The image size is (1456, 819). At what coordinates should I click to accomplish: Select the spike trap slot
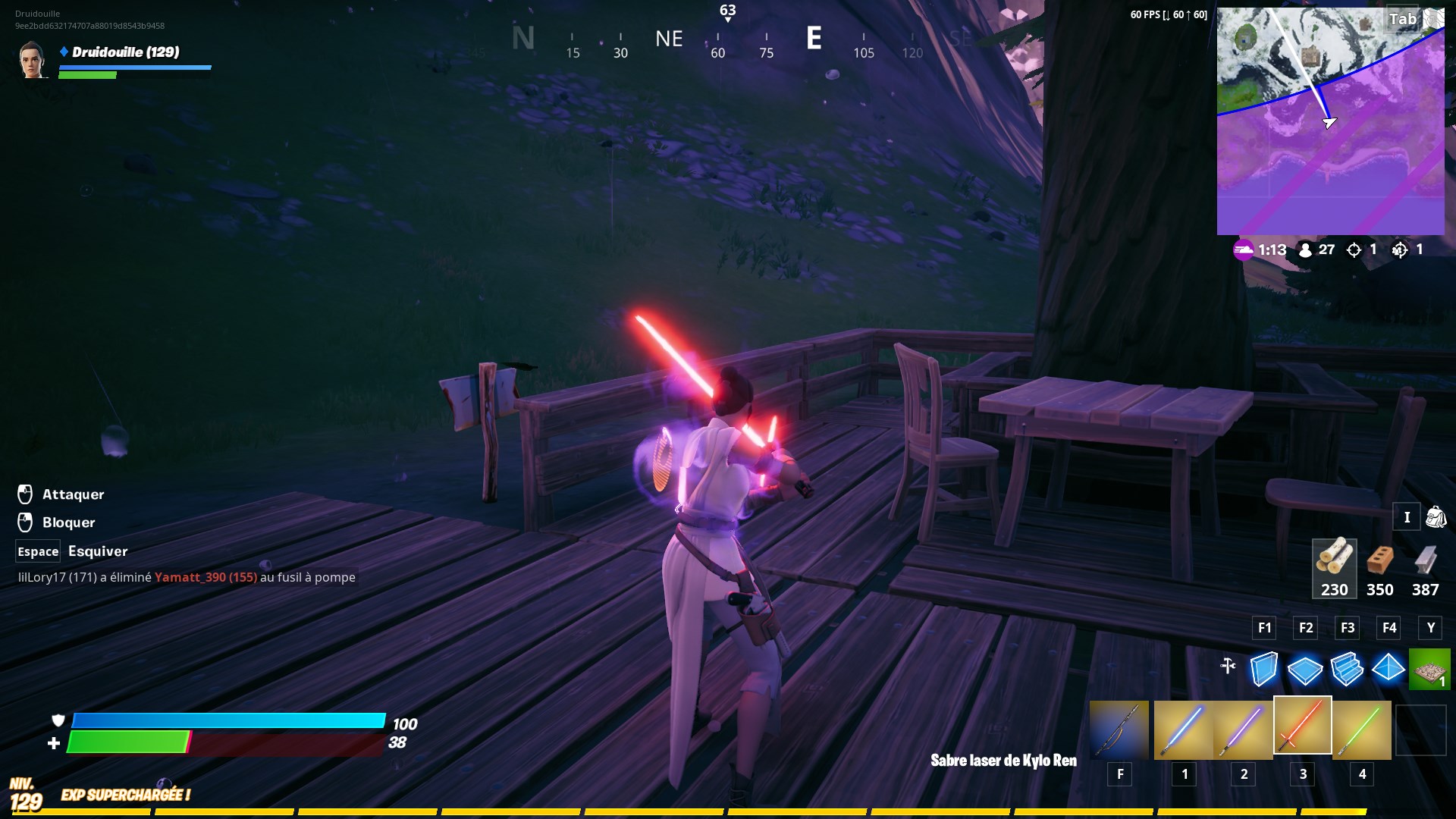point(1429,669)
